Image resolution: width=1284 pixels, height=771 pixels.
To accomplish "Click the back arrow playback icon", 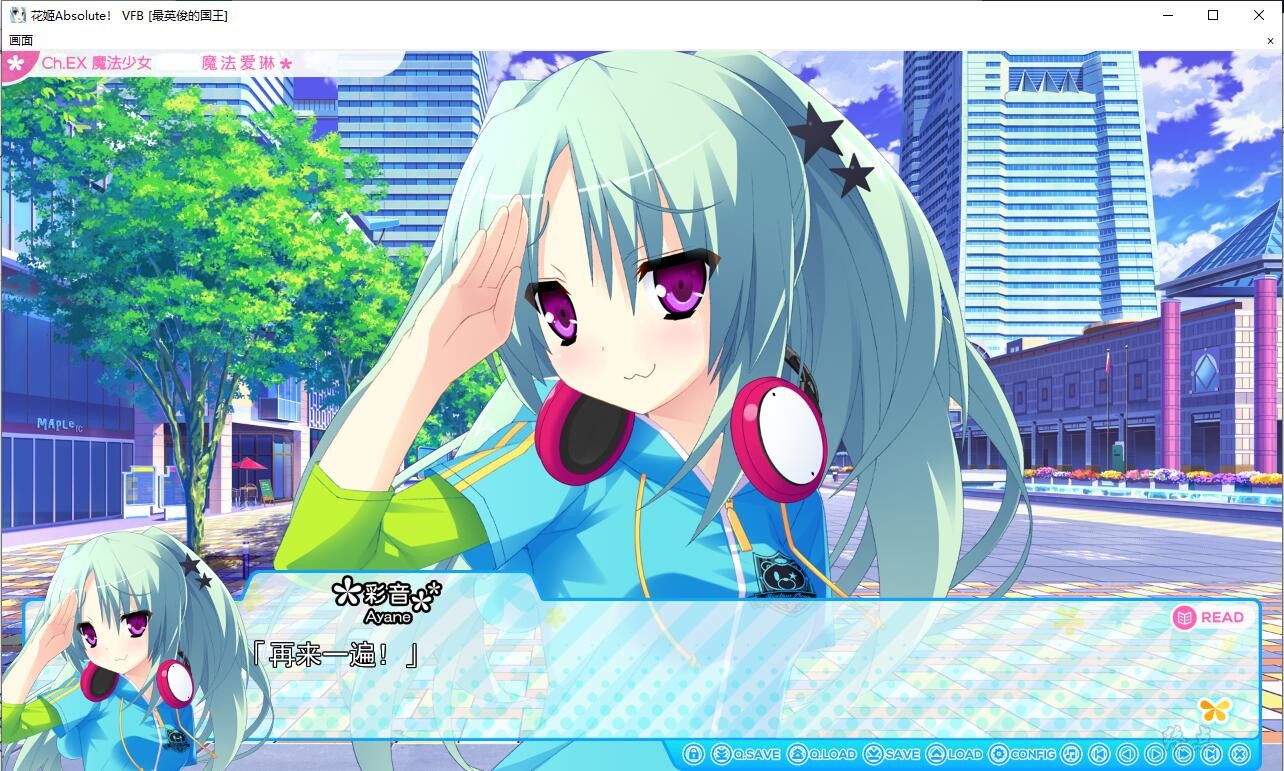I will [x=1127, y=754].
